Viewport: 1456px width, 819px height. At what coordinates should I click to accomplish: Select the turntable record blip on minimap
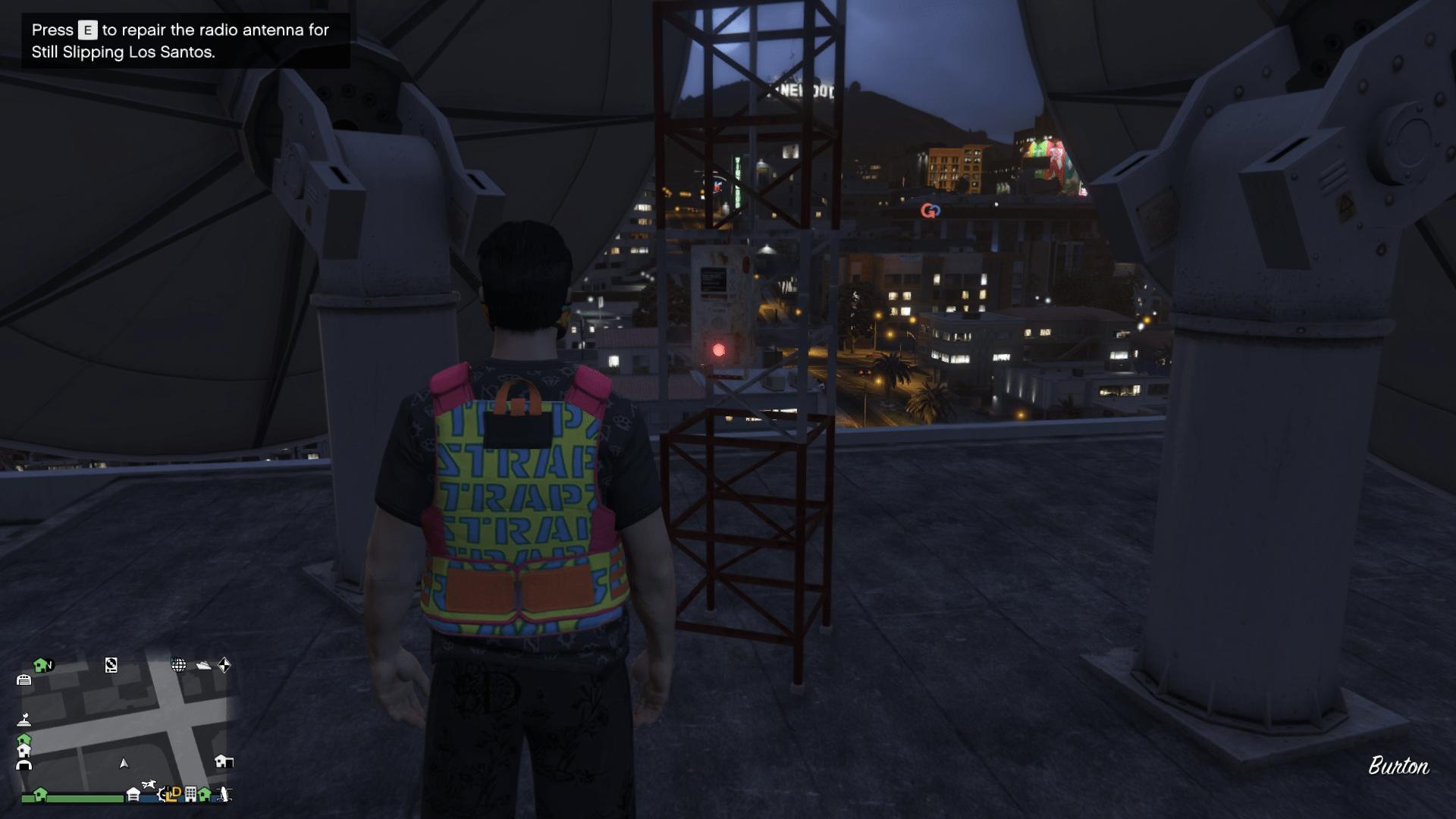[x=111, y=665]
